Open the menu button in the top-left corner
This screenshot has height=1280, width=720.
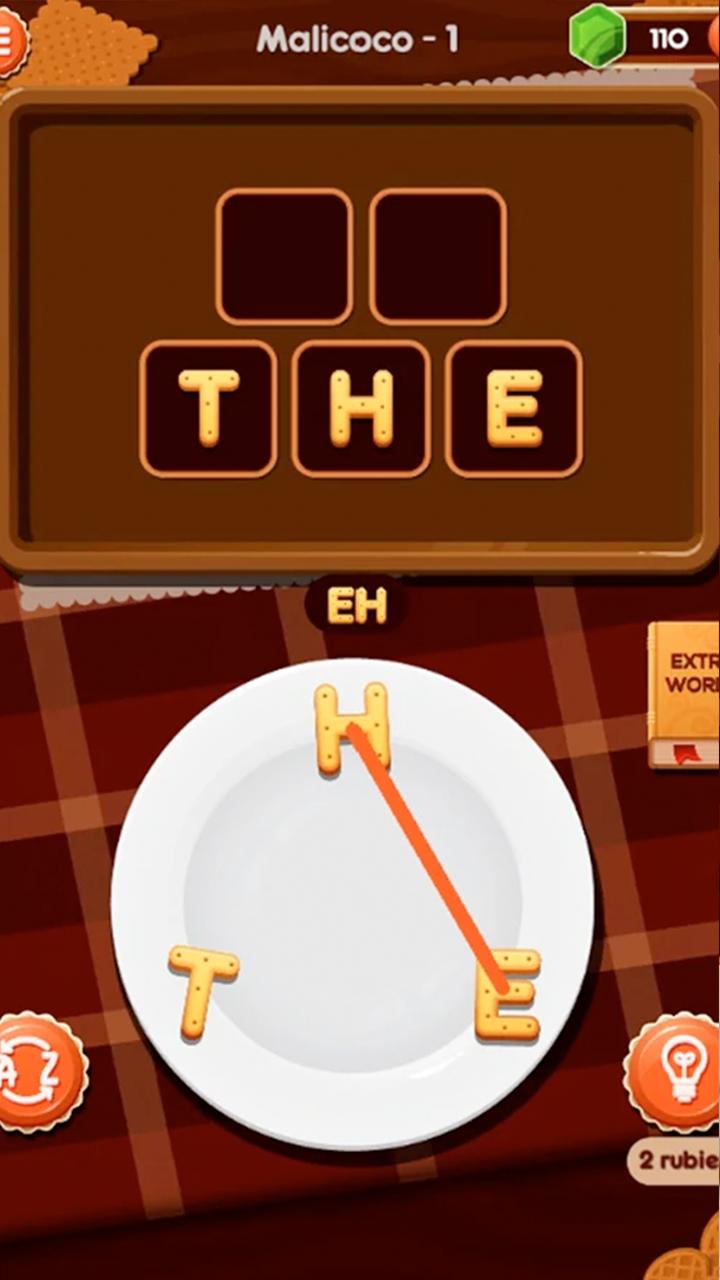click(10, 40)
